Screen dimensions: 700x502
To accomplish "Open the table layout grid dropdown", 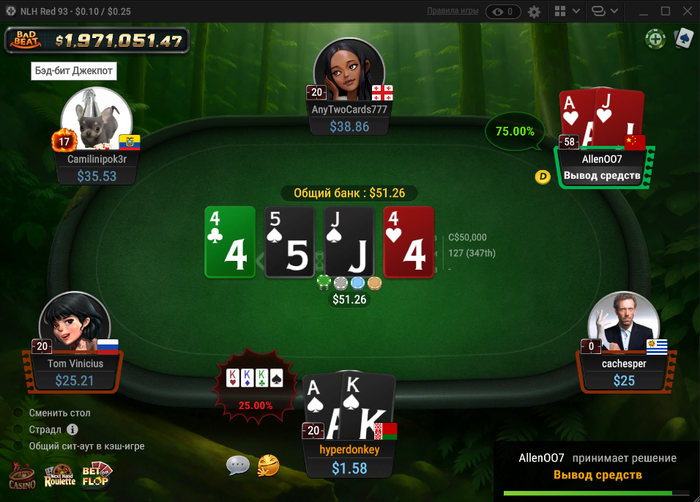I will tap(565, 11).
